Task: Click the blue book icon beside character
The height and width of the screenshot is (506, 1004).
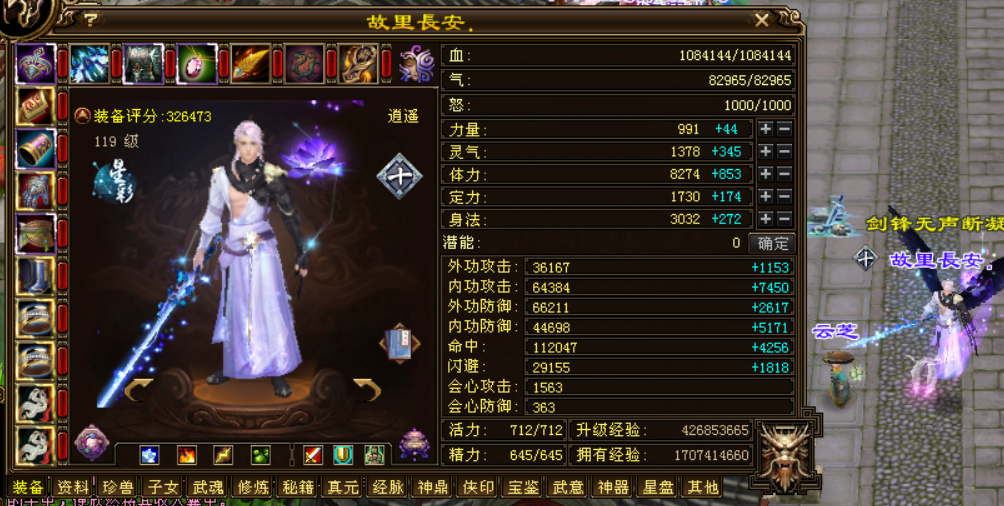Action: click(398, 343)
